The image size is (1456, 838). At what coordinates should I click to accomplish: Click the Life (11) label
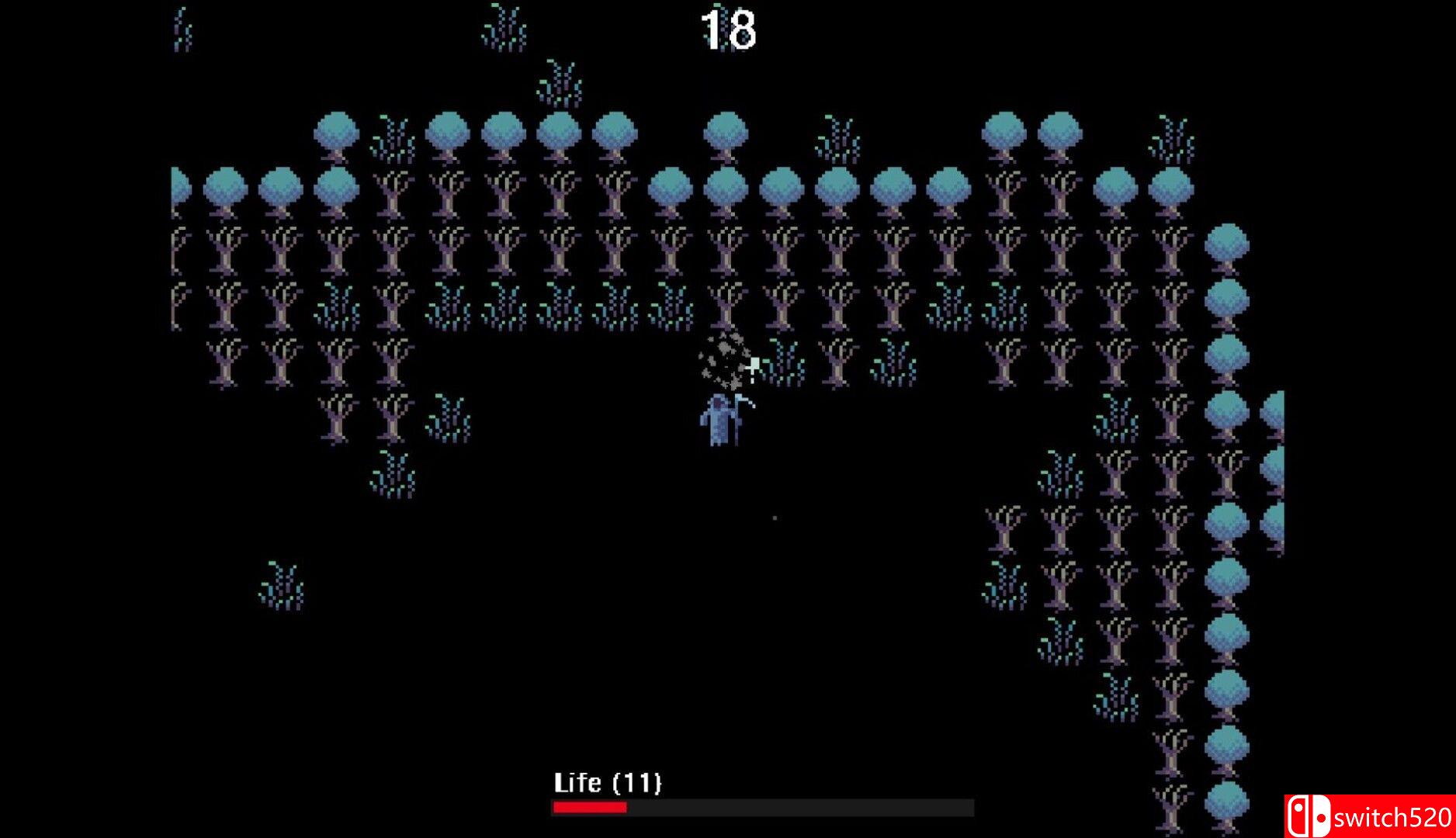(x=608, y=784)
